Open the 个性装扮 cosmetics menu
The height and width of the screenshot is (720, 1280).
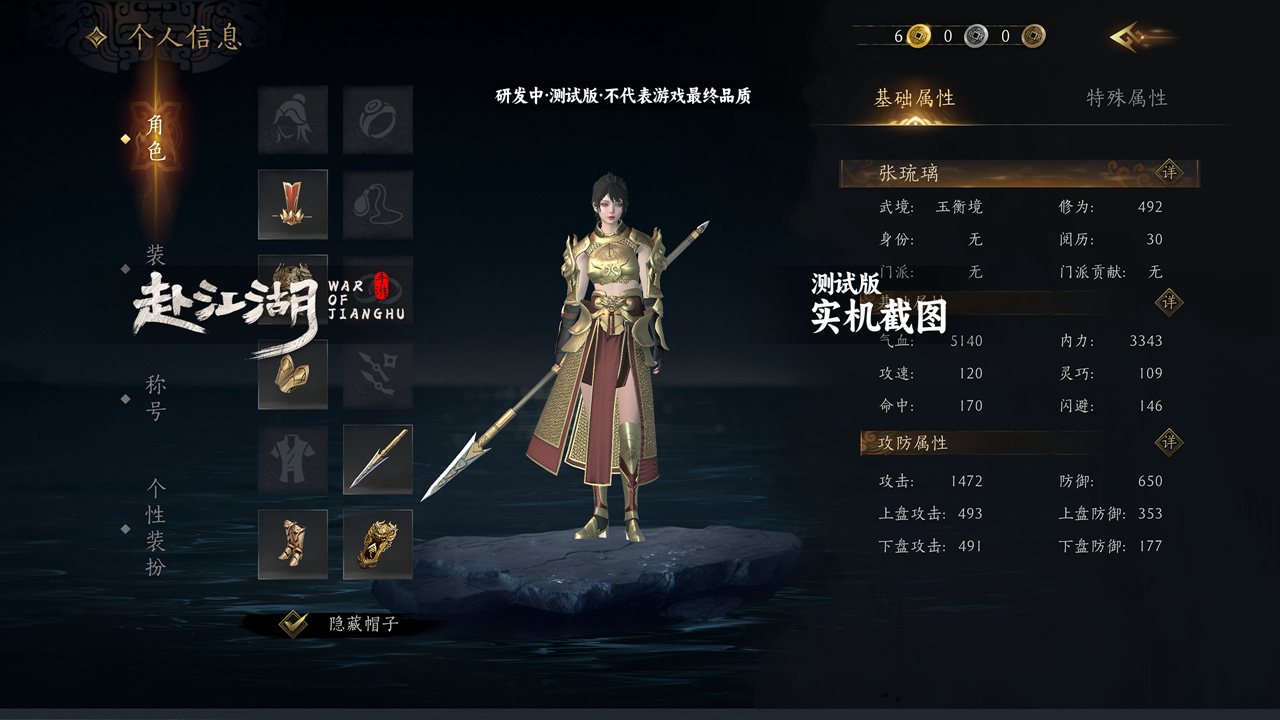(155, 527)
